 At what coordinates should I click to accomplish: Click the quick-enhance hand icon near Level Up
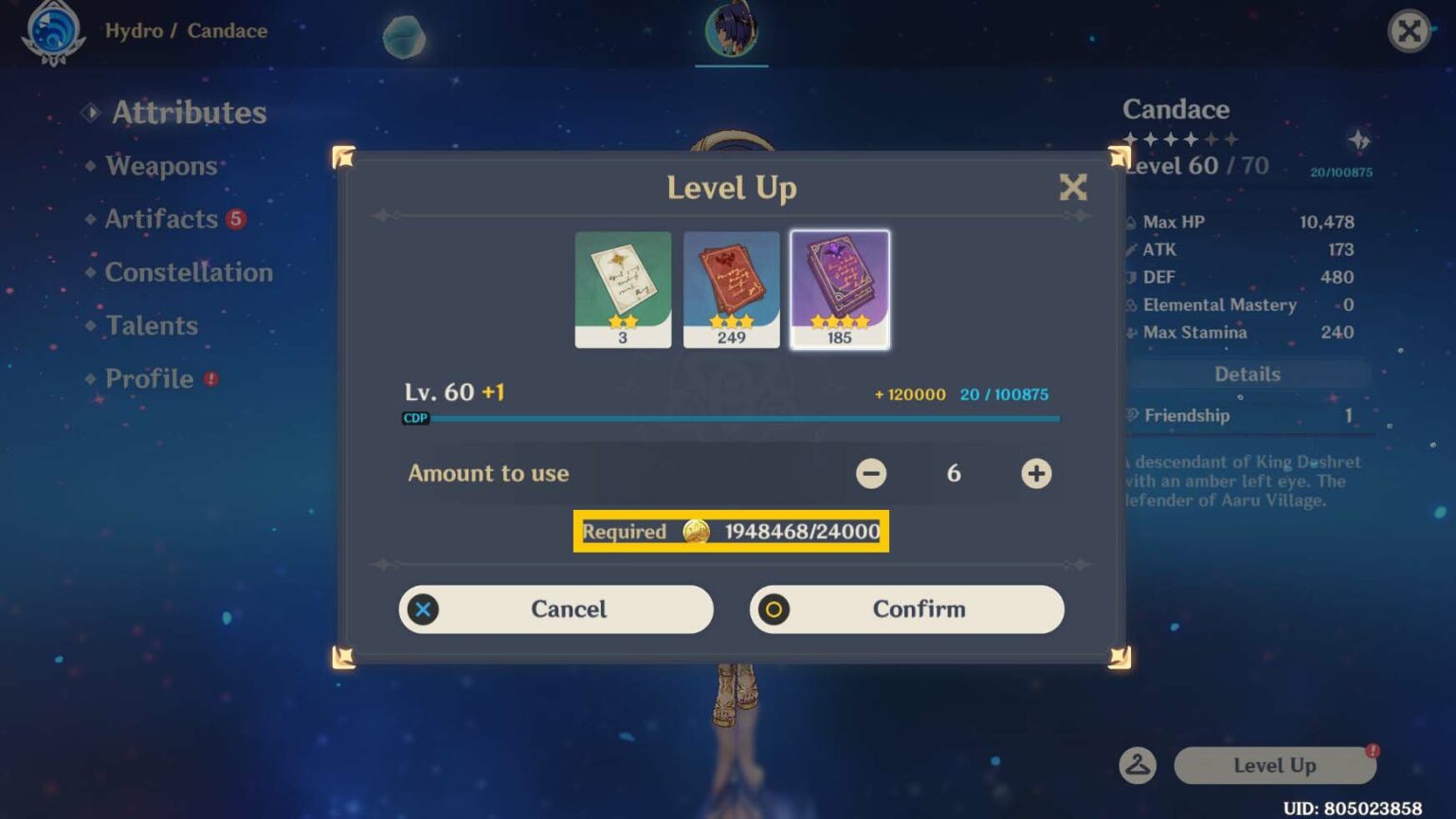point(1138,766)
